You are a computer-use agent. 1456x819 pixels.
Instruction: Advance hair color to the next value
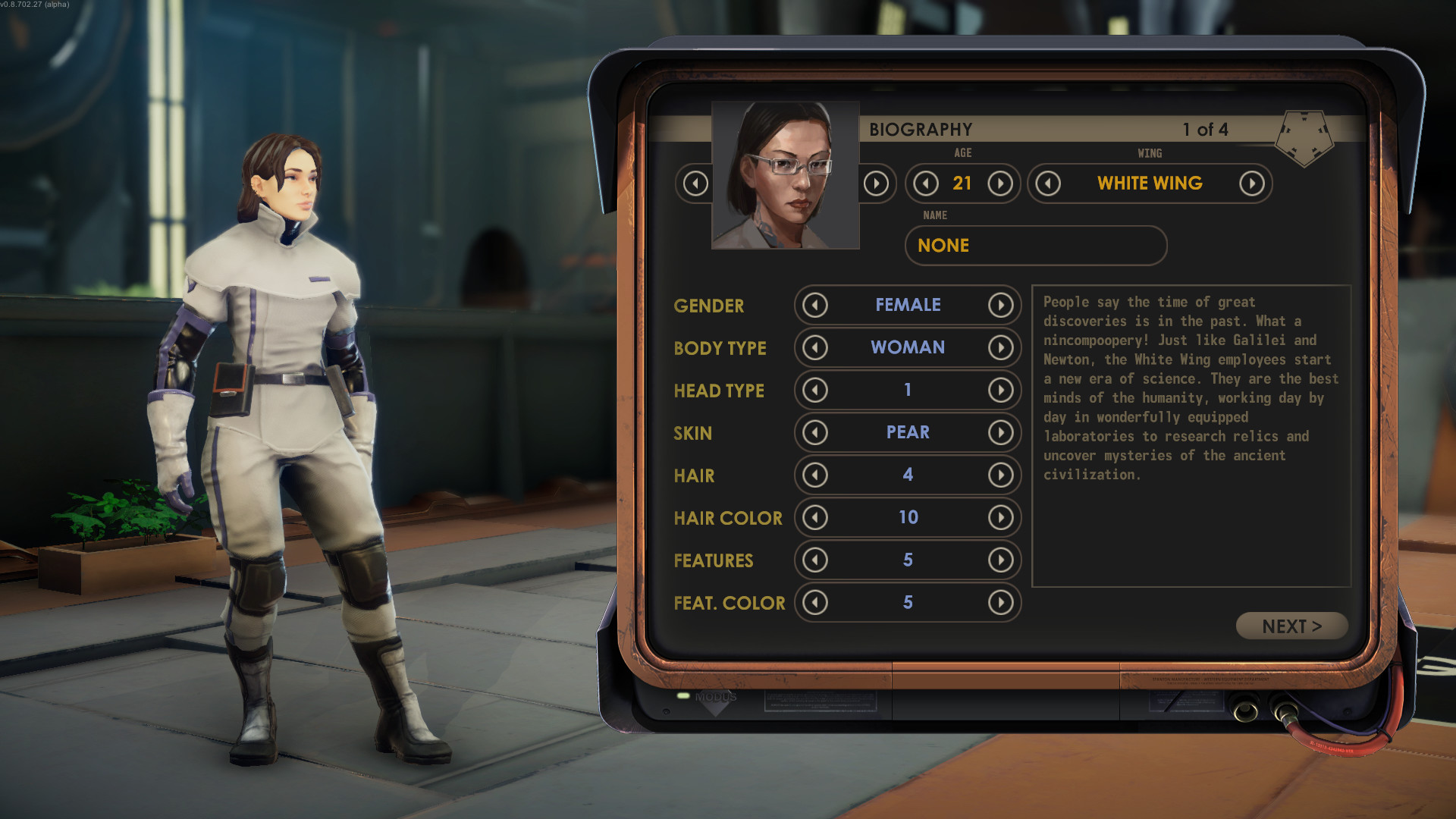pyautogui.click(x=1000, y=518)
